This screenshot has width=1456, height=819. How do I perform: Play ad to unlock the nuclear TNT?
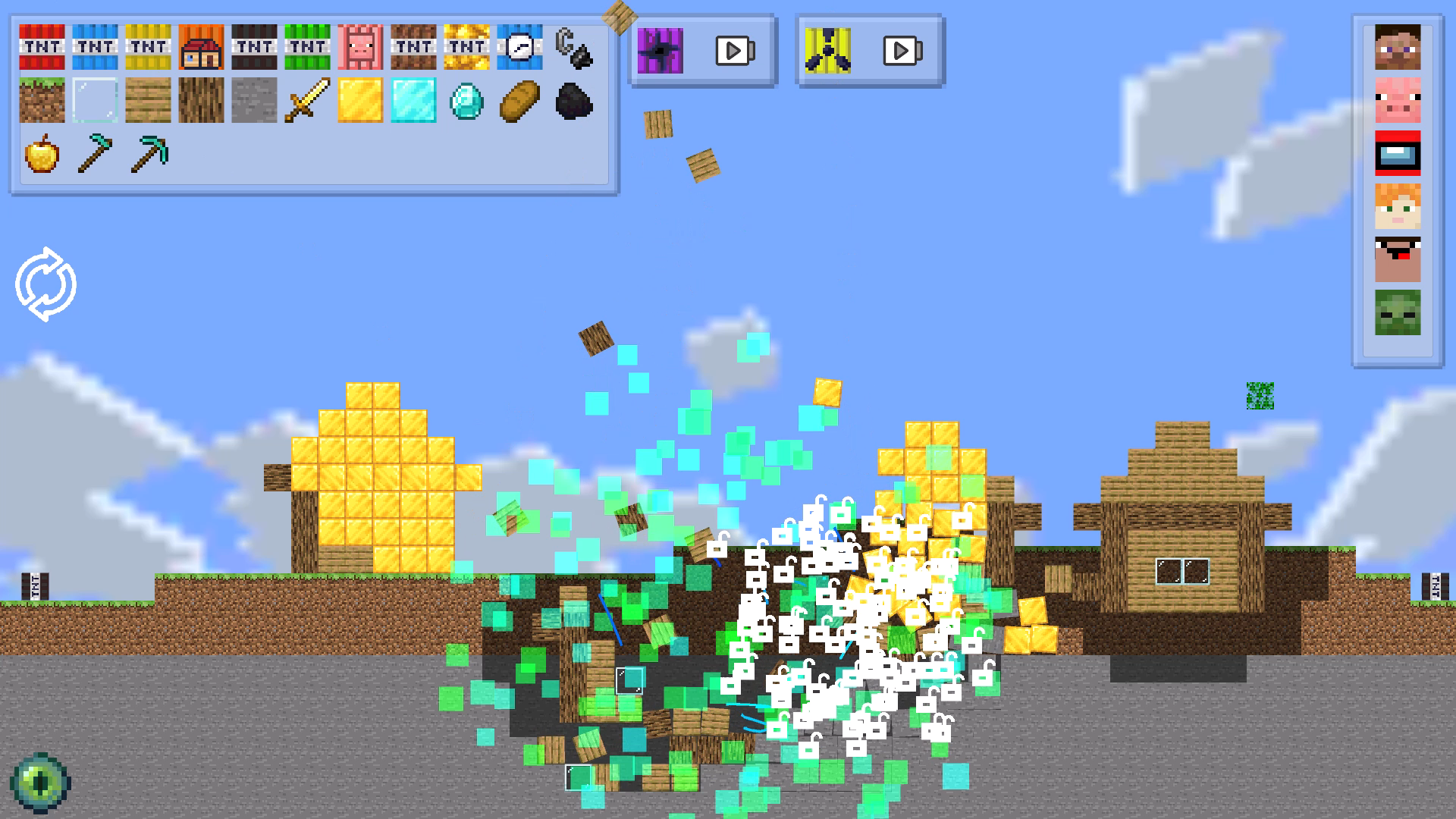point(899,51)
